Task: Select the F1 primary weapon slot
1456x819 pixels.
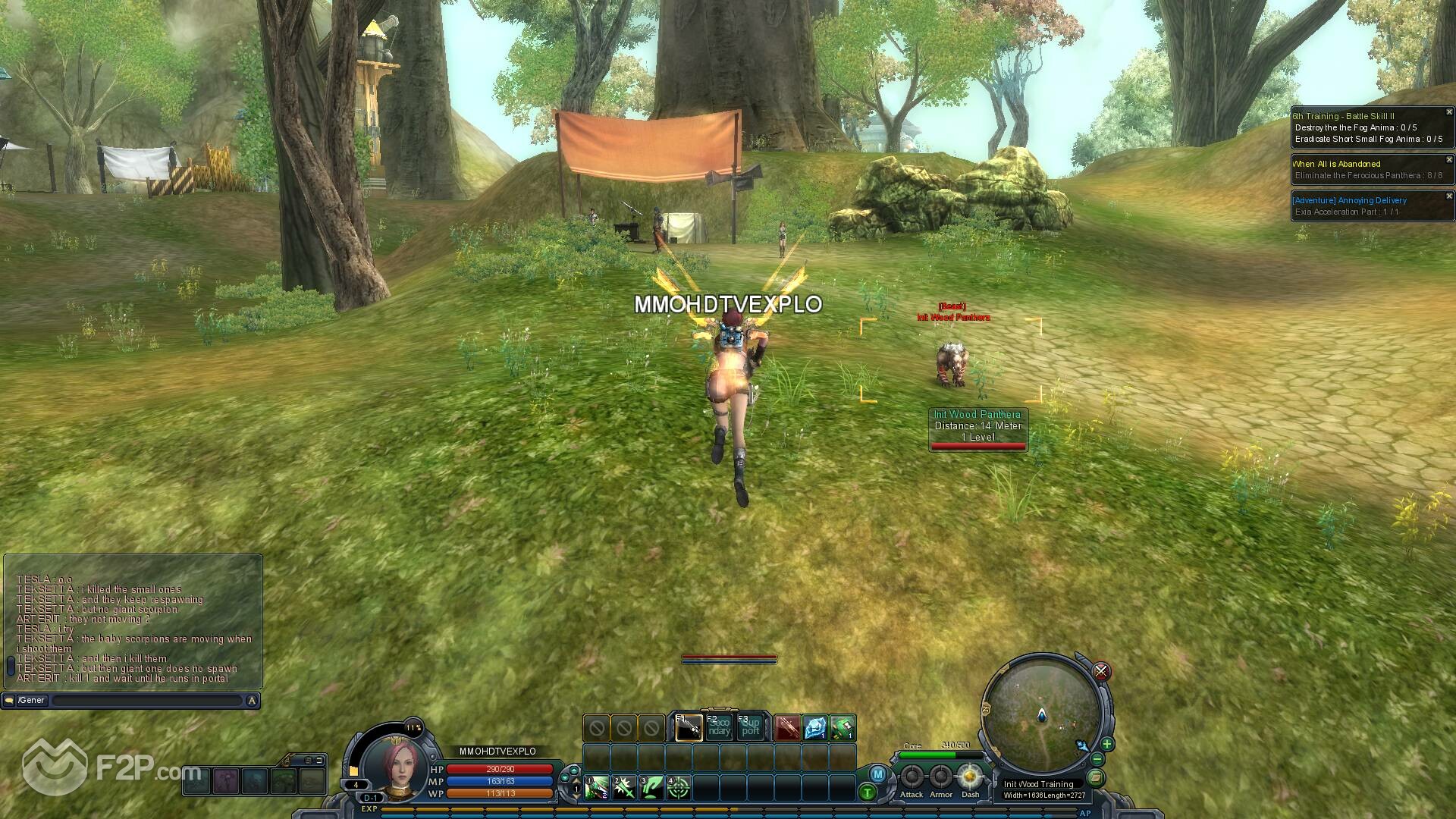Action: (689, 728)
